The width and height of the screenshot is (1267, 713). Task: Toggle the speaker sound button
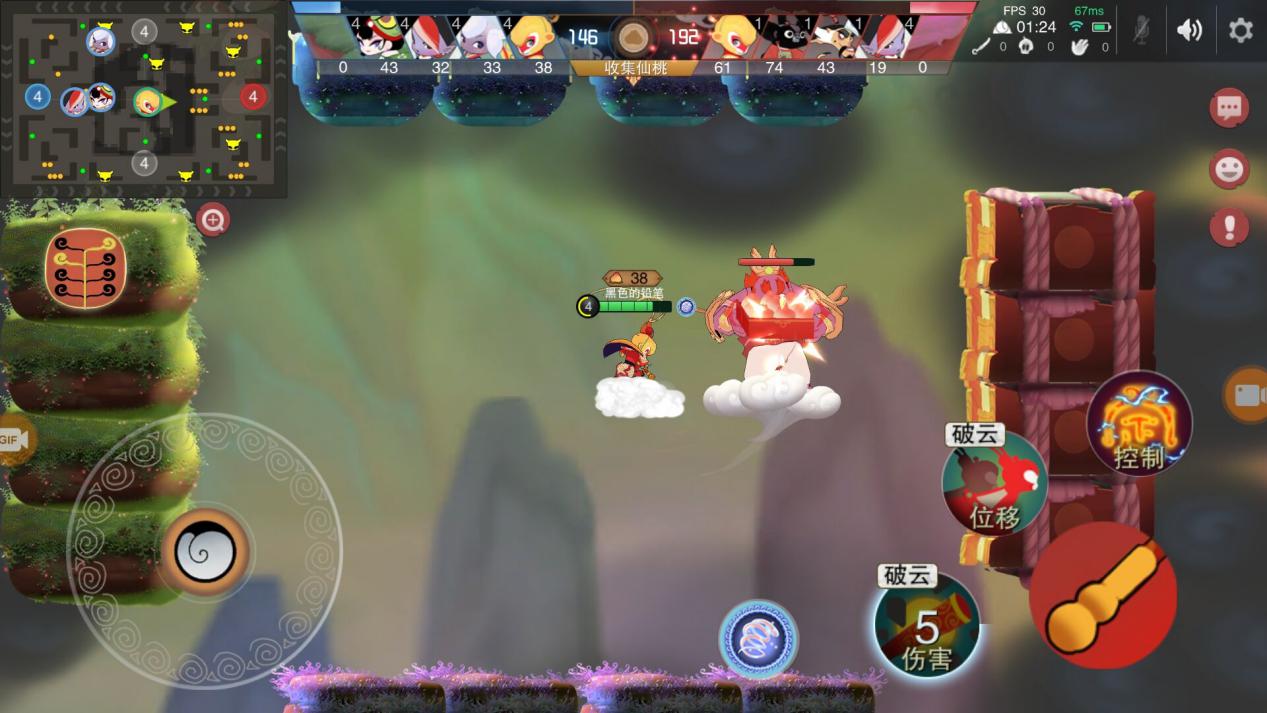click(1189, 30)
